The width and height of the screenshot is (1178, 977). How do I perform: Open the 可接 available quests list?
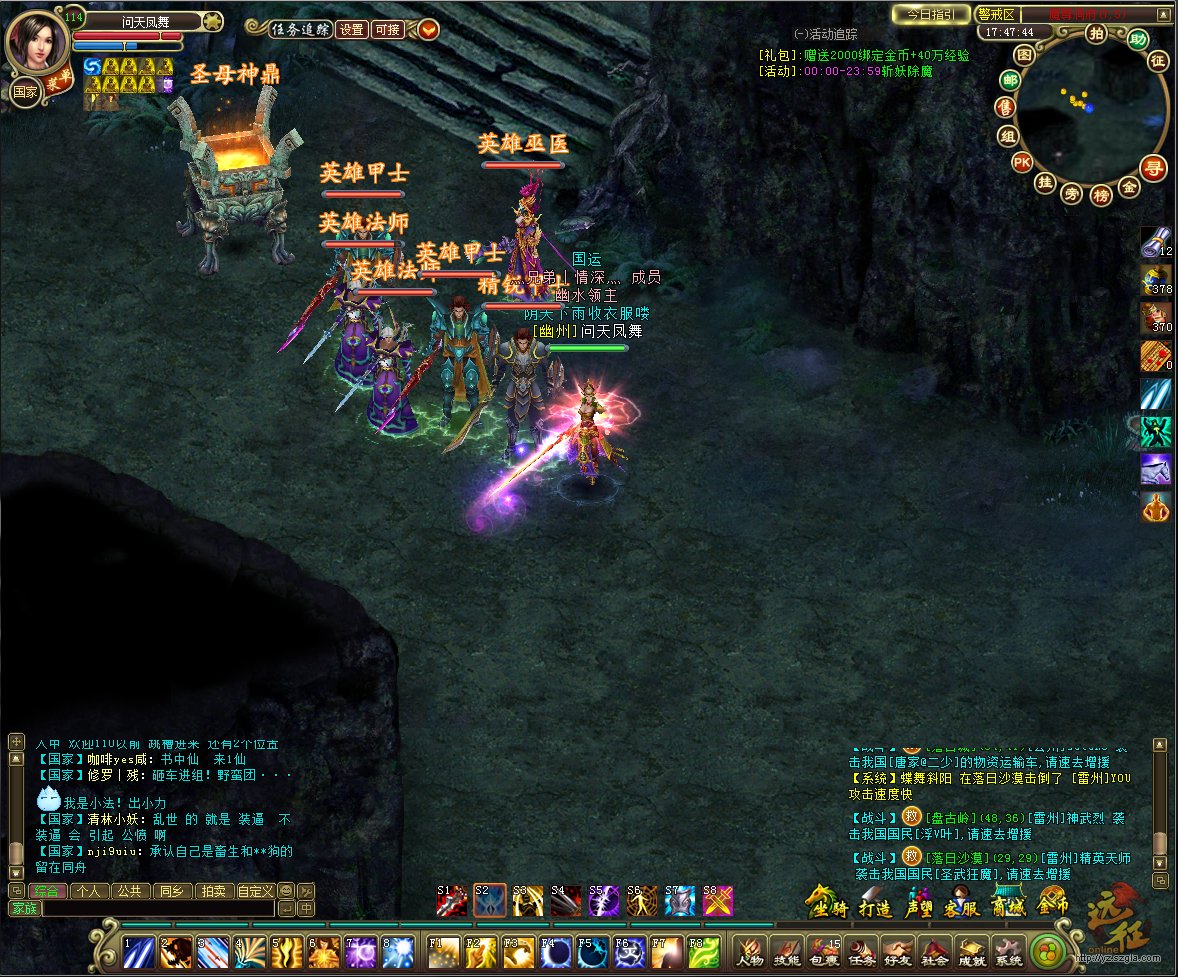[386, 30]
